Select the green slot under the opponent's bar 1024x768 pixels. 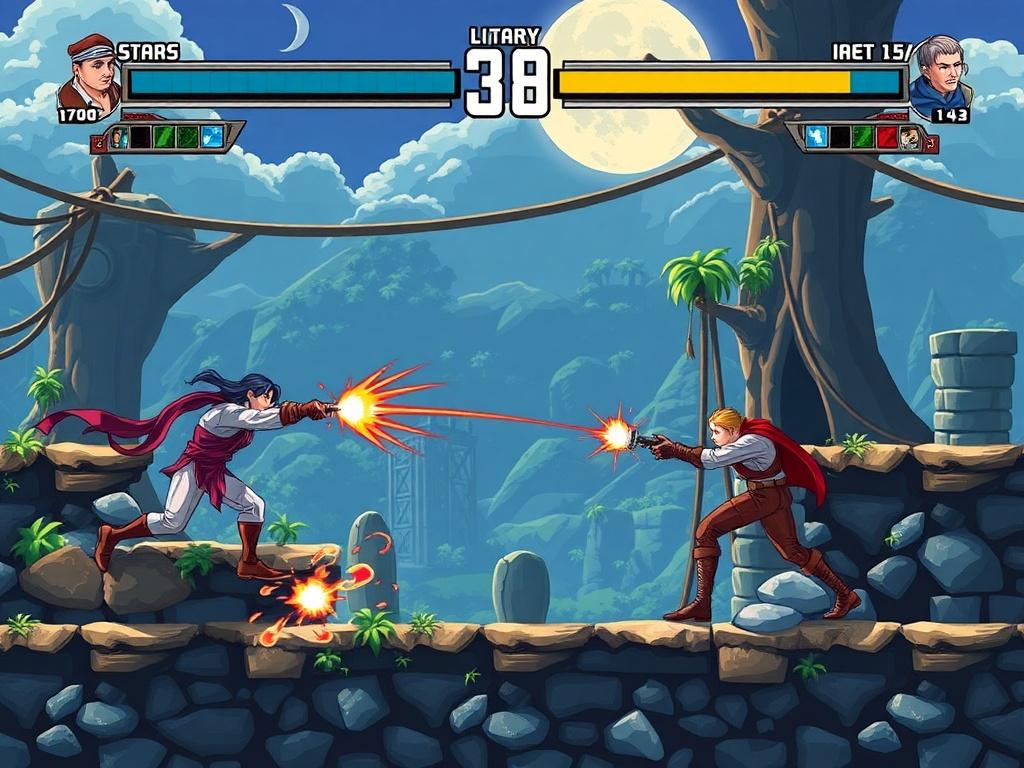click(864, 137)
